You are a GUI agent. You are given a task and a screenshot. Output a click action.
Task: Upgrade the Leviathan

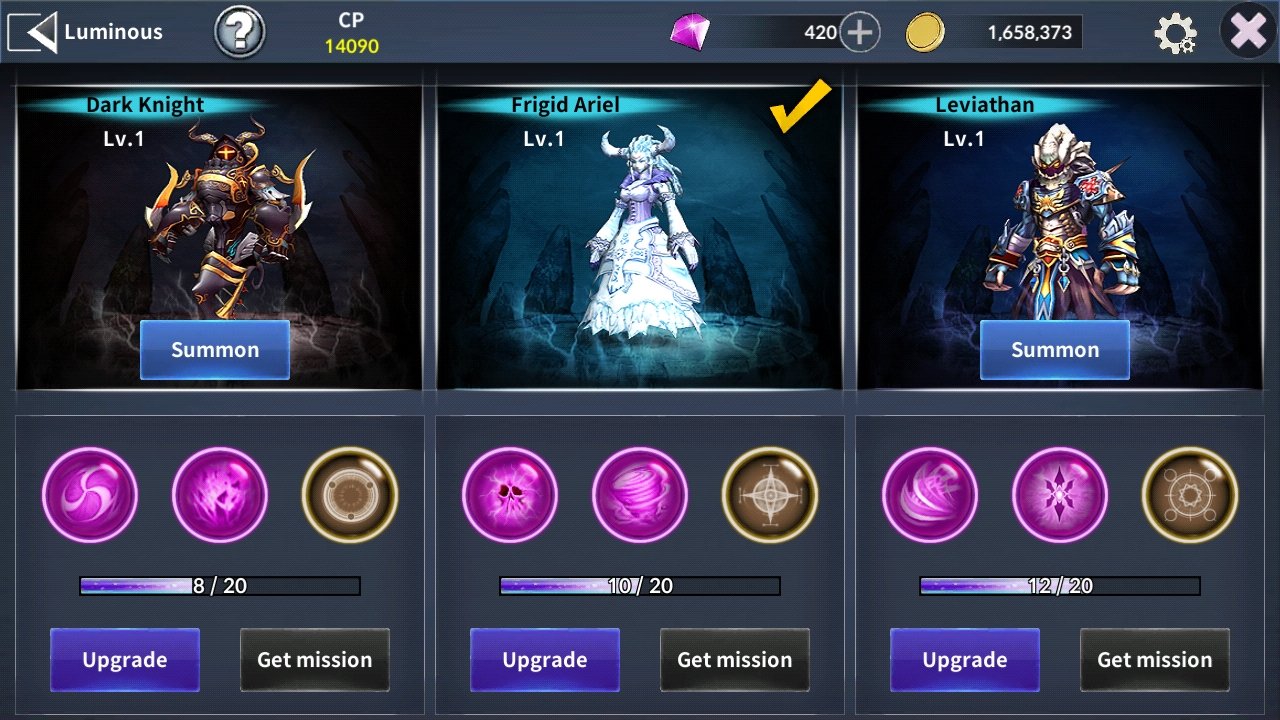click(965, 660)
